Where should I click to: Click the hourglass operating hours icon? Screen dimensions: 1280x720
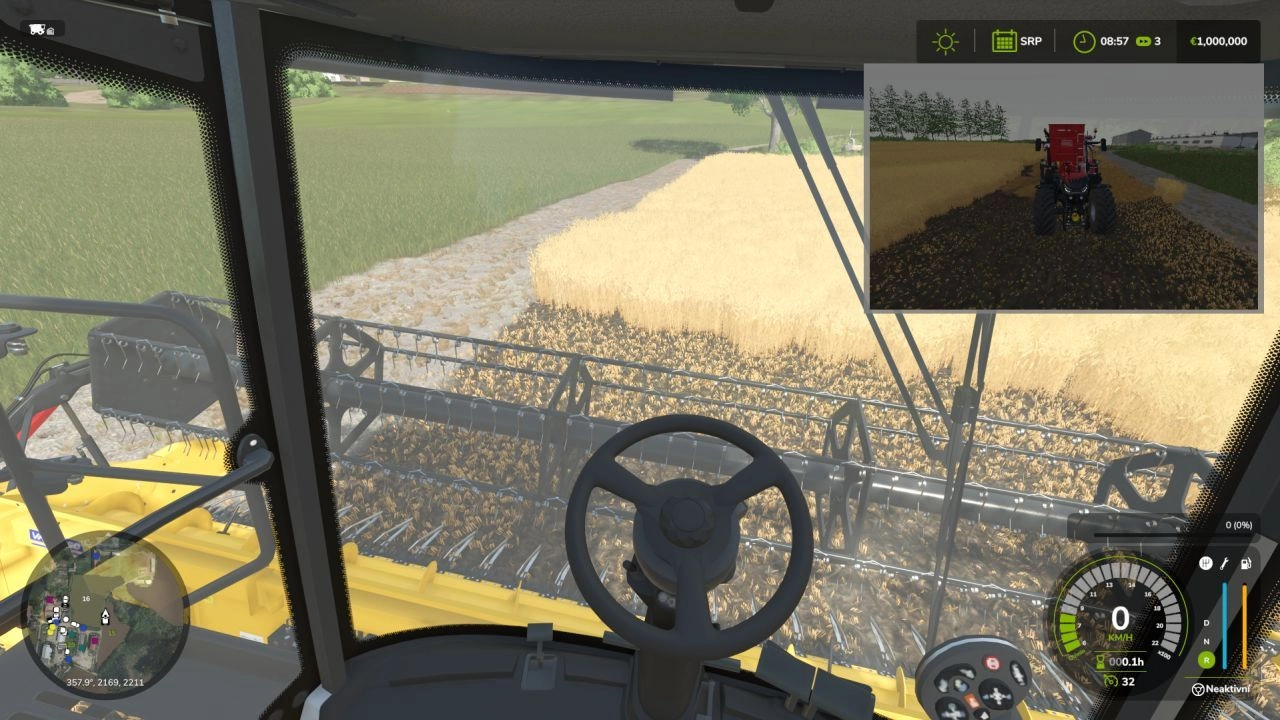click(x=1100, y=660)
